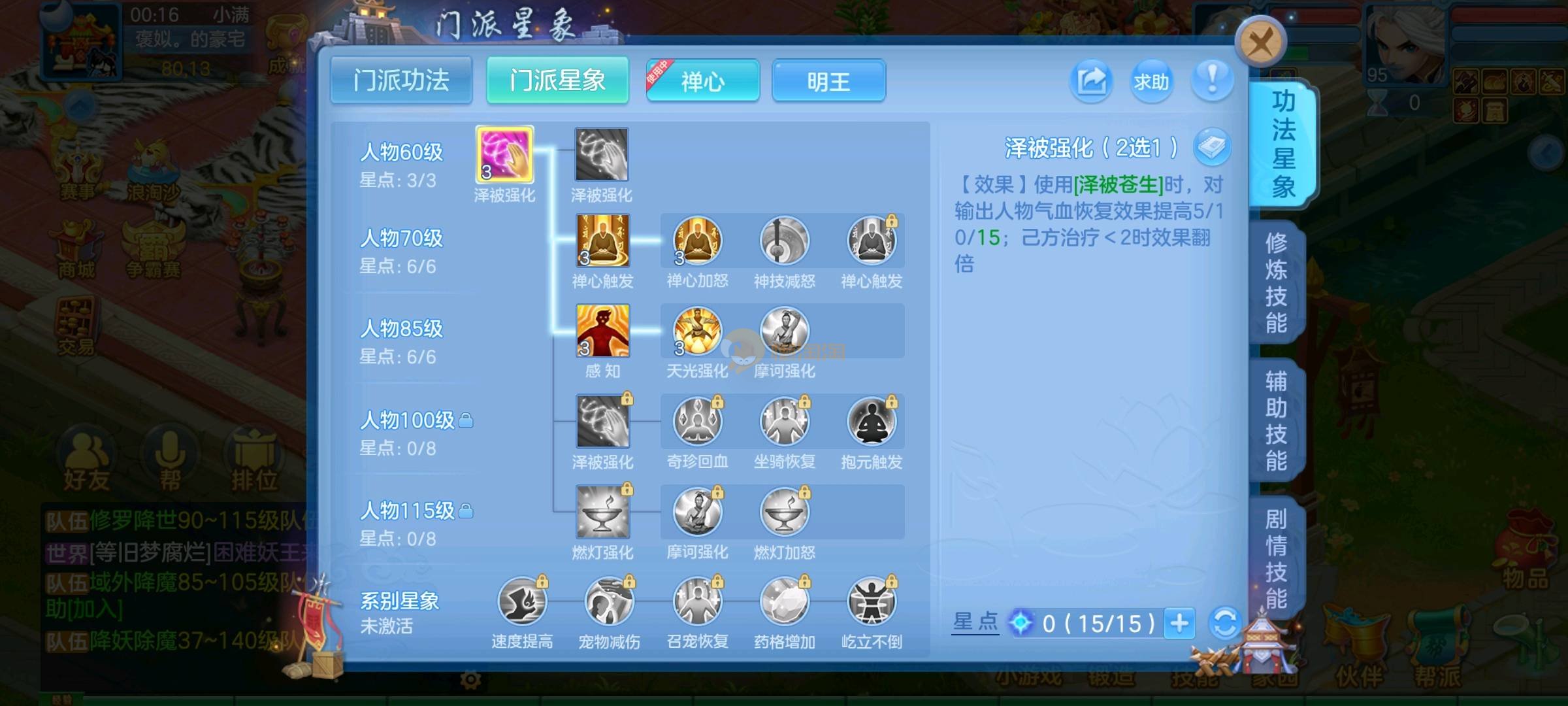Select the locked 燃灯加怒 node
Image resolution: width=1568 pixels, height=706 pixels.
tap(784, 512)
